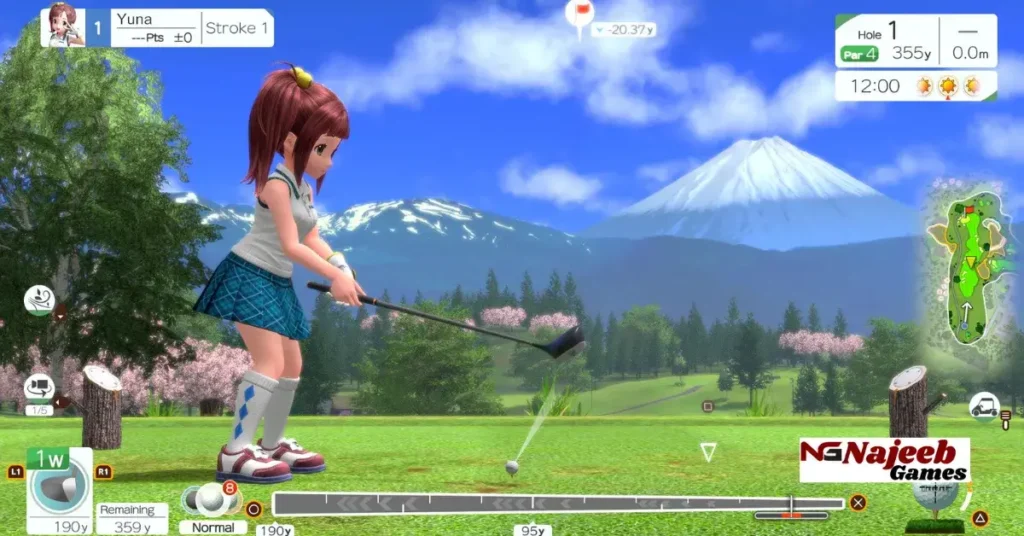This screenshot has height=536, width=1024.
Task: Select Yuna's player portrait
Action: (62, 27)
